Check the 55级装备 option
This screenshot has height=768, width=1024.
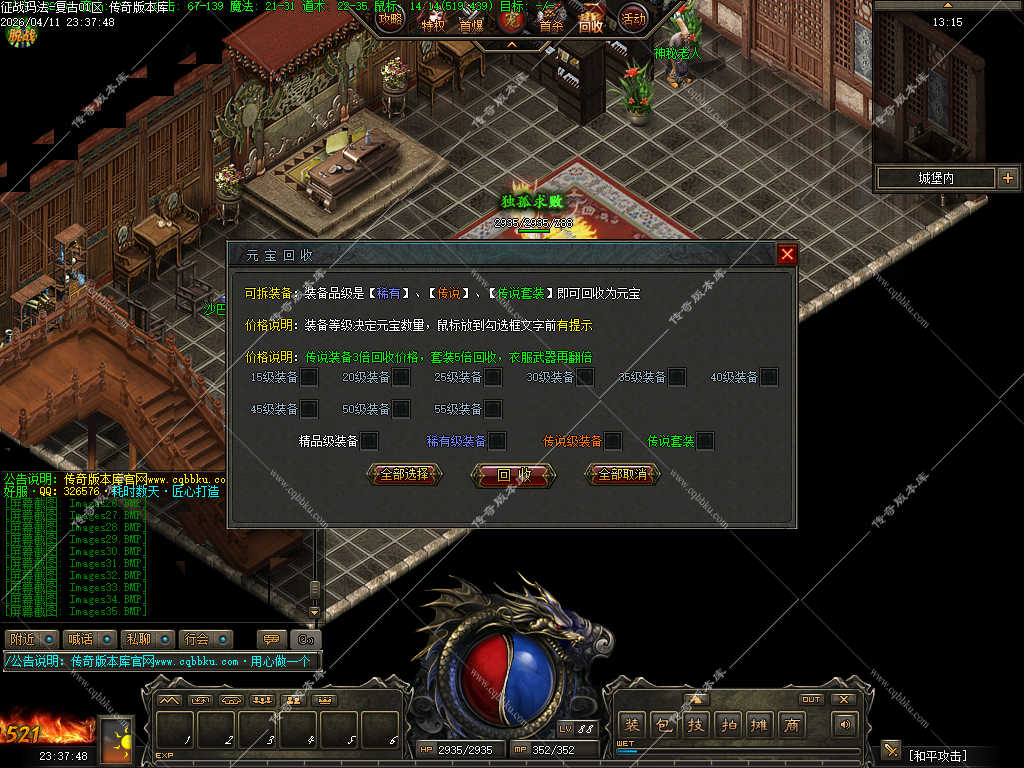(x=493, y=409)
